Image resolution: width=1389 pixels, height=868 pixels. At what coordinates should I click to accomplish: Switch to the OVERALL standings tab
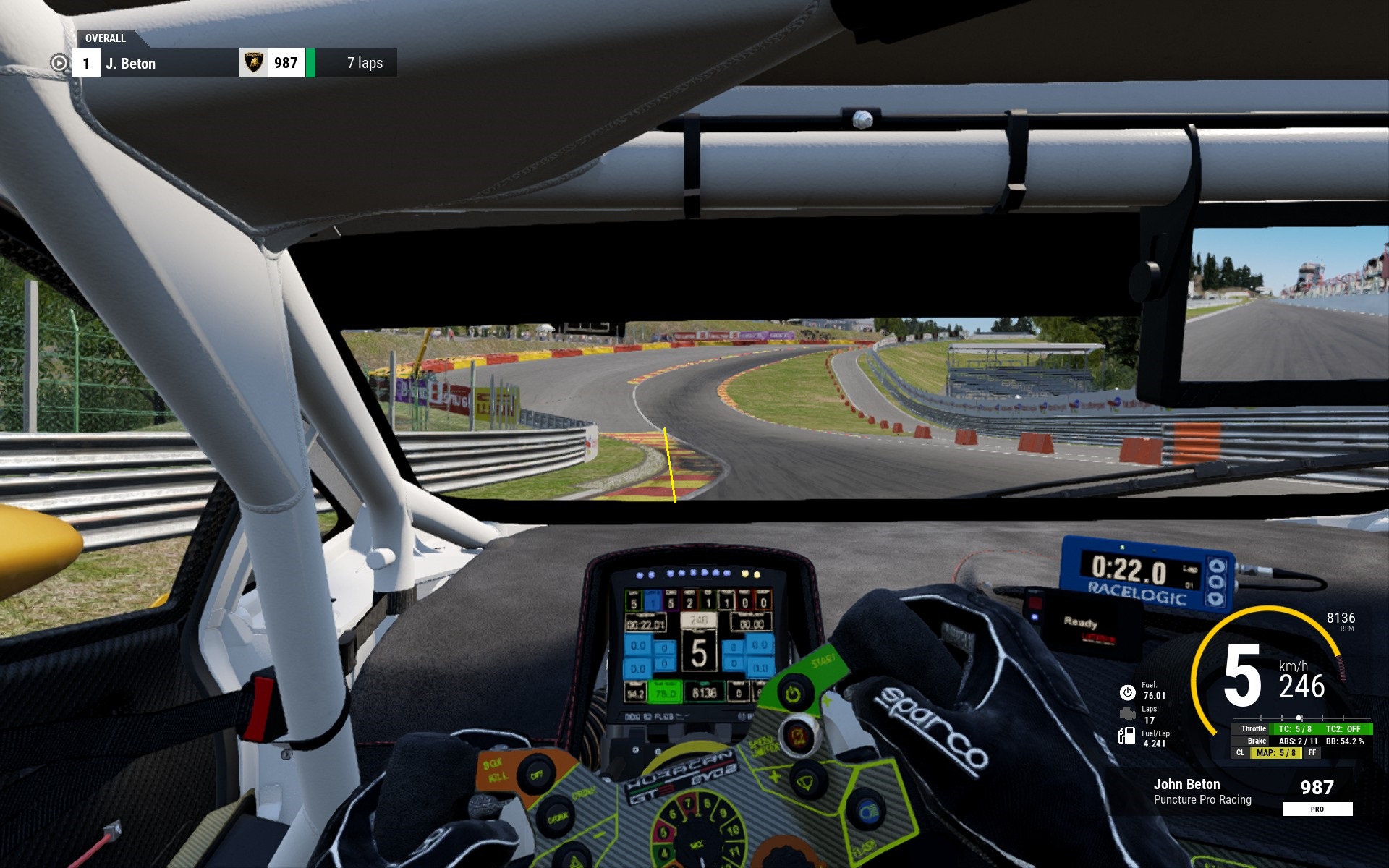click(106, 38)
